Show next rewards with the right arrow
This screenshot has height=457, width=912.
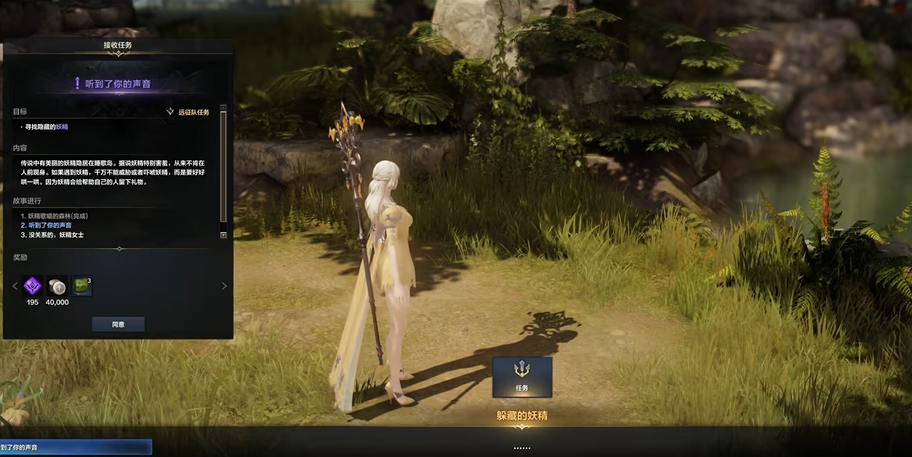pos(224,286)
